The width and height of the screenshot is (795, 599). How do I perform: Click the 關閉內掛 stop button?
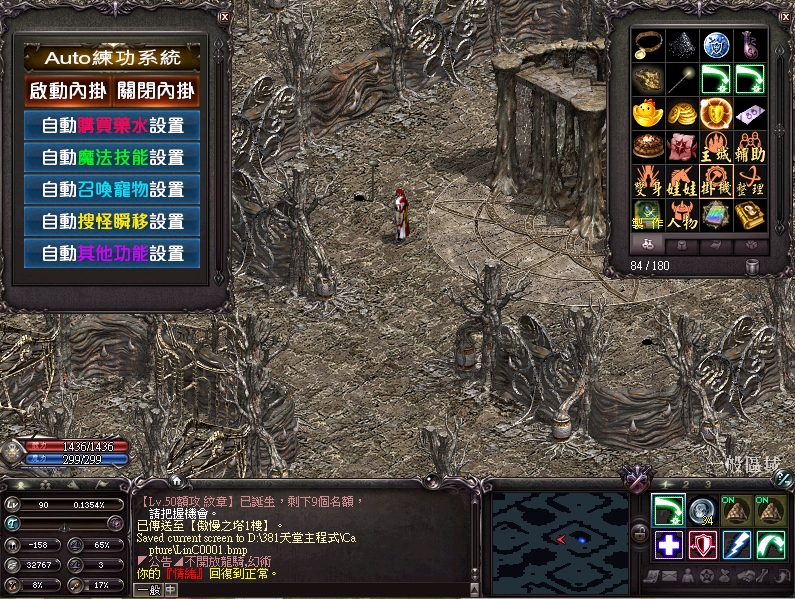click(x=156, y=91)
